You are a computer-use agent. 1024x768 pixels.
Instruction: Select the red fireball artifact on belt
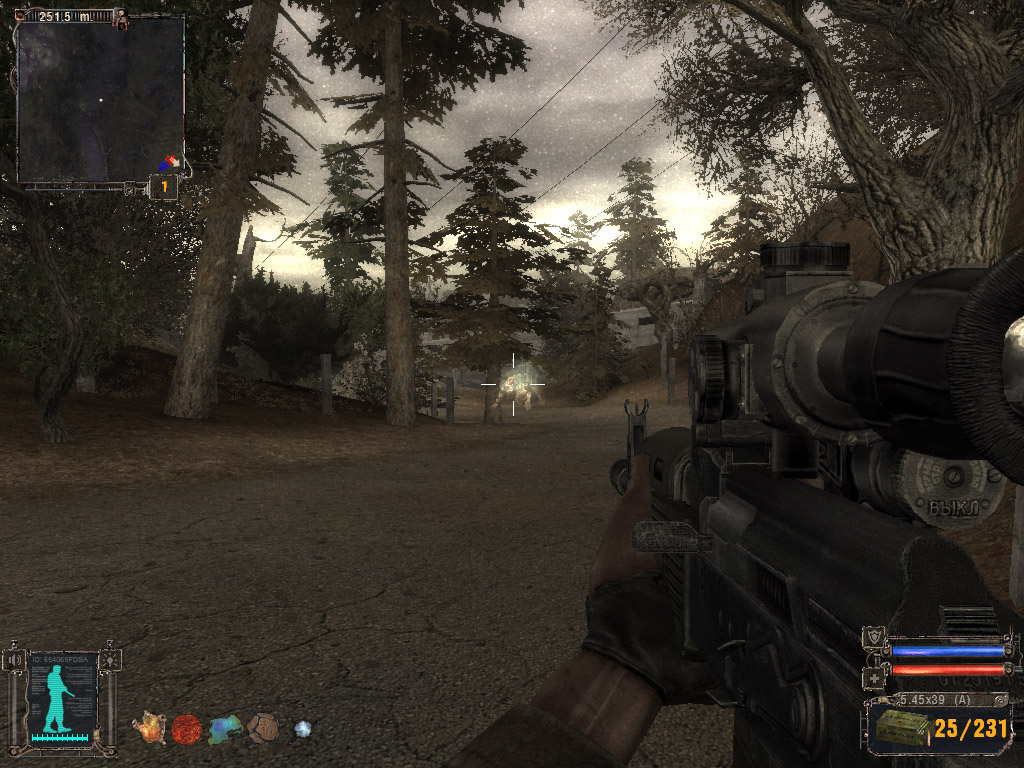tap(186, 728)
